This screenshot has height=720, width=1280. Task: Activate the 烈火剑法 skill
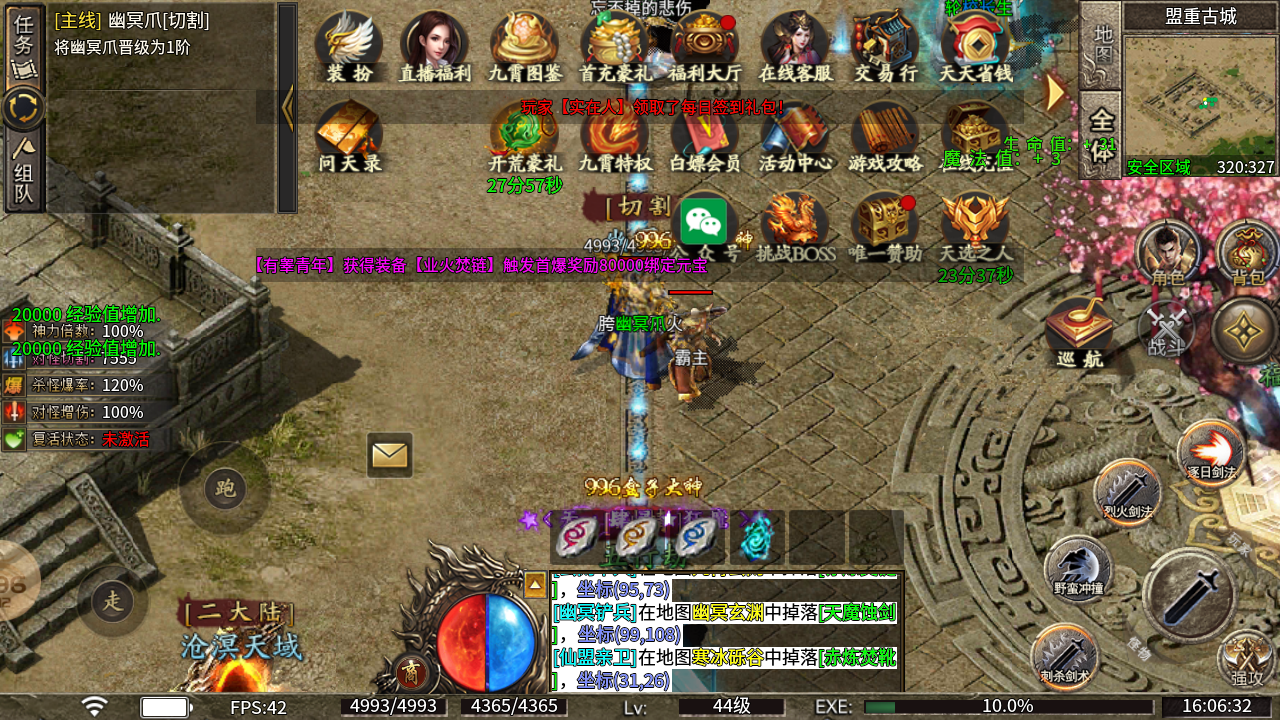click(x=1127, y=493)
